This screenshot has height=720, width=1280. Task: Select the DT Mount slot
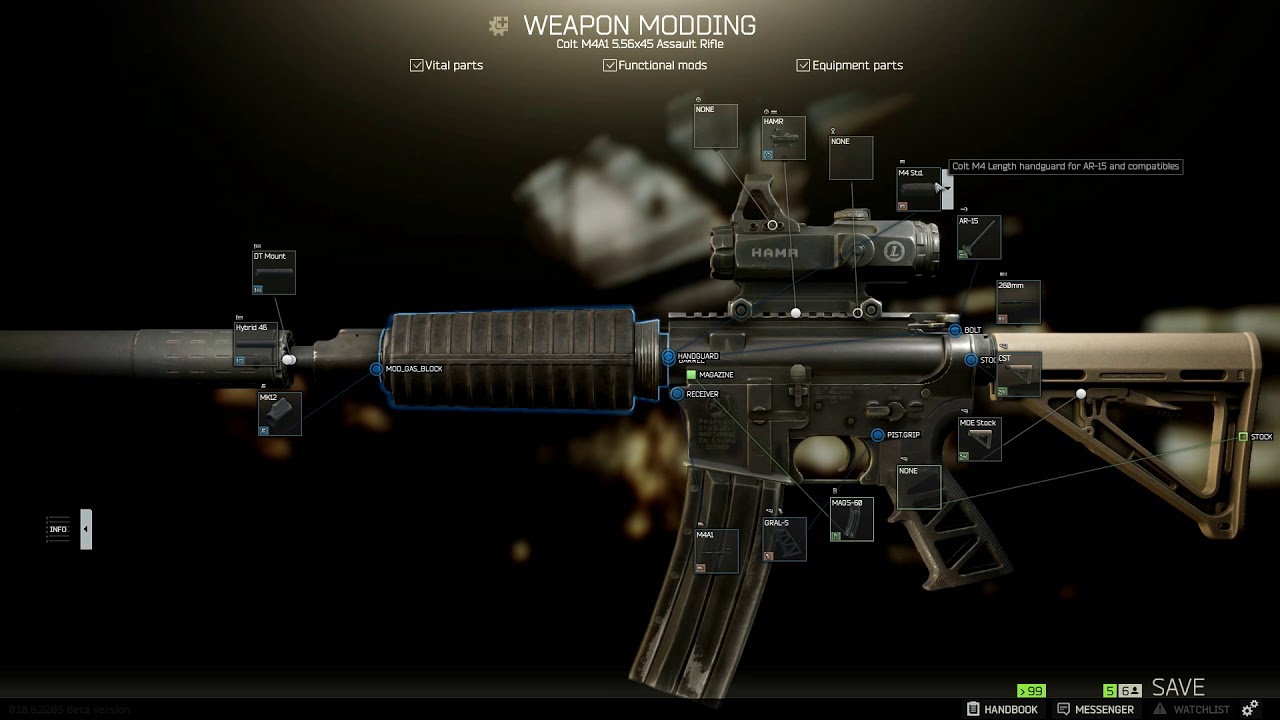click(x=274, y=273)
